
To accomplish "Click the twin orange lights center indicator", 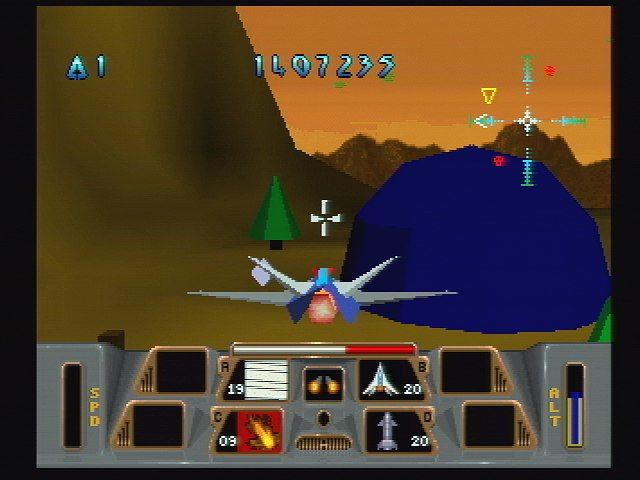I will point(323,382).
